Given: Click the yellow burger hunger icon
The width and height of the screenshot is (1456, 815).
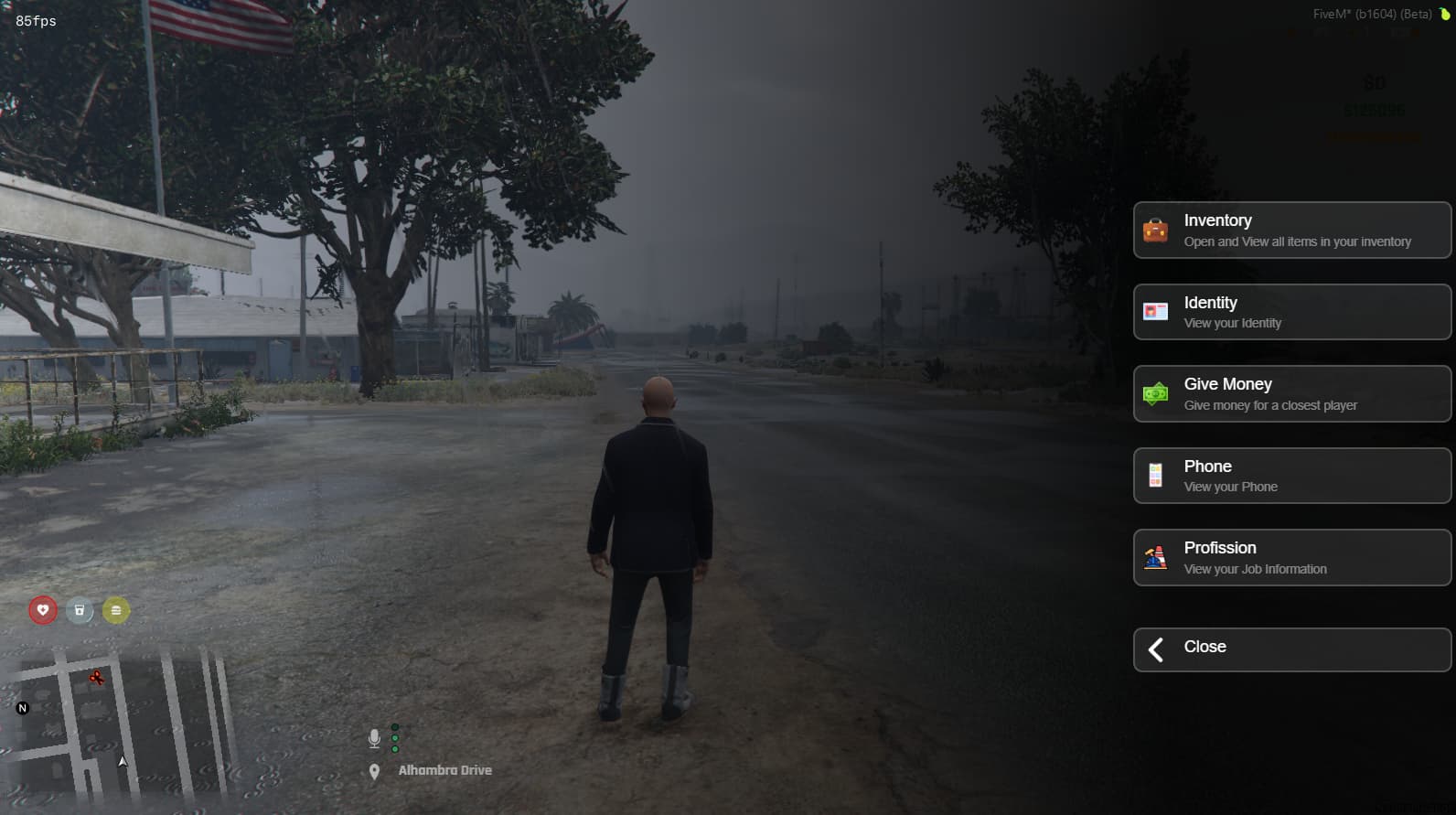Looking at the screenshot, I should click(x=114, y=609).
